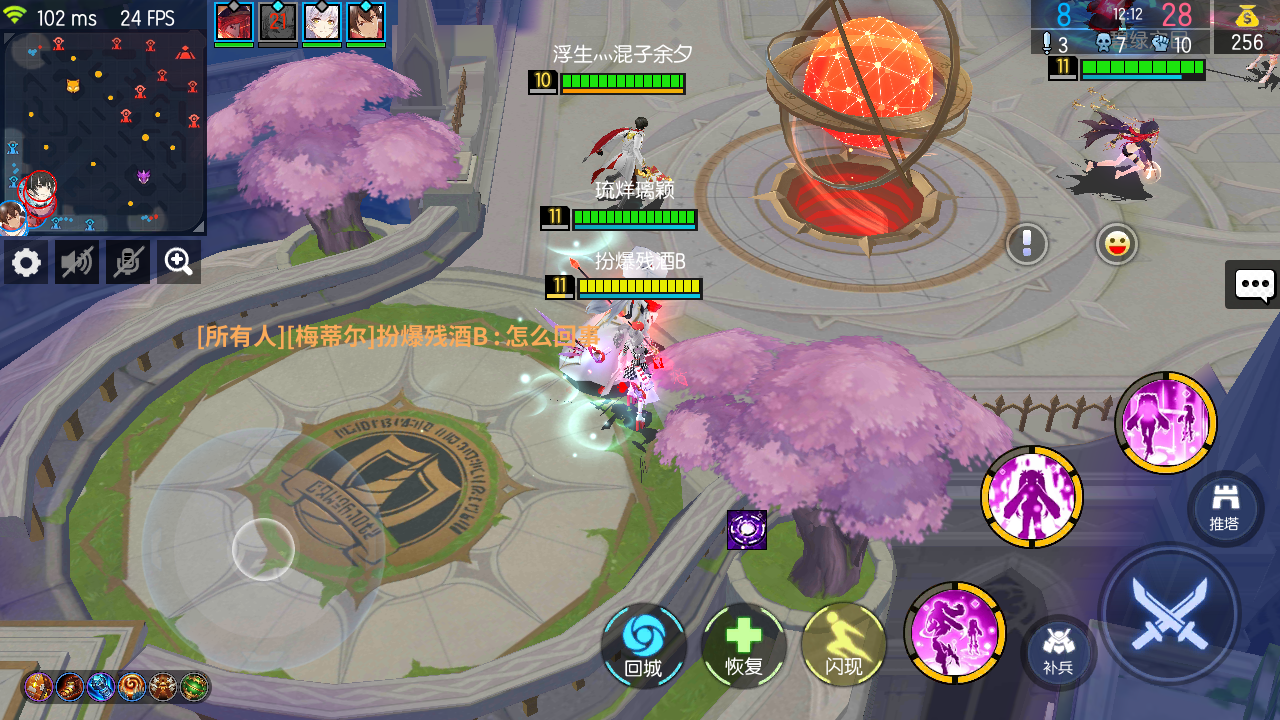
Task: Open the settings gear menu
Action: click(x=25, y=262)
